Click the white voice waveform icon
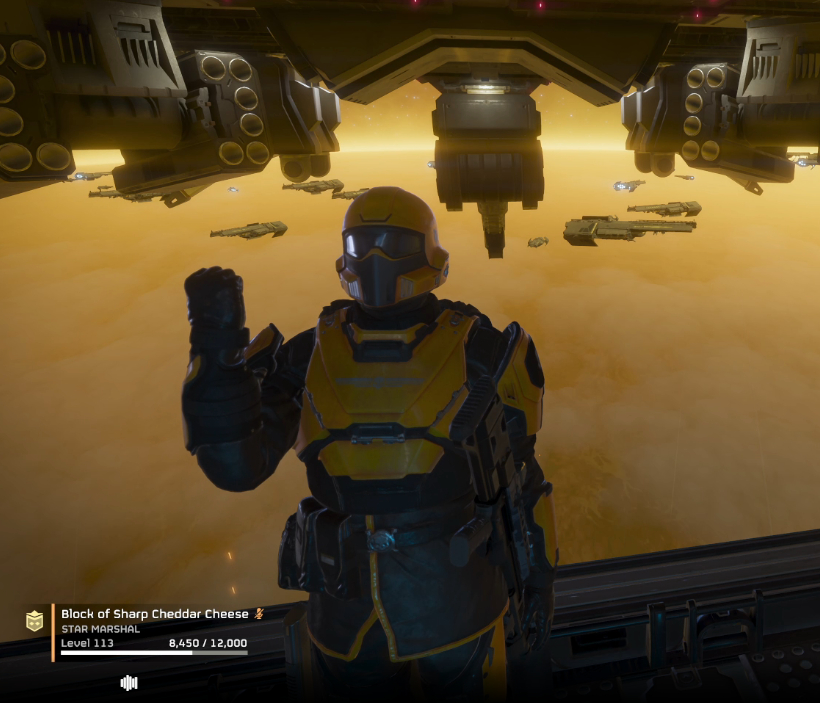 tap(129, 683)
